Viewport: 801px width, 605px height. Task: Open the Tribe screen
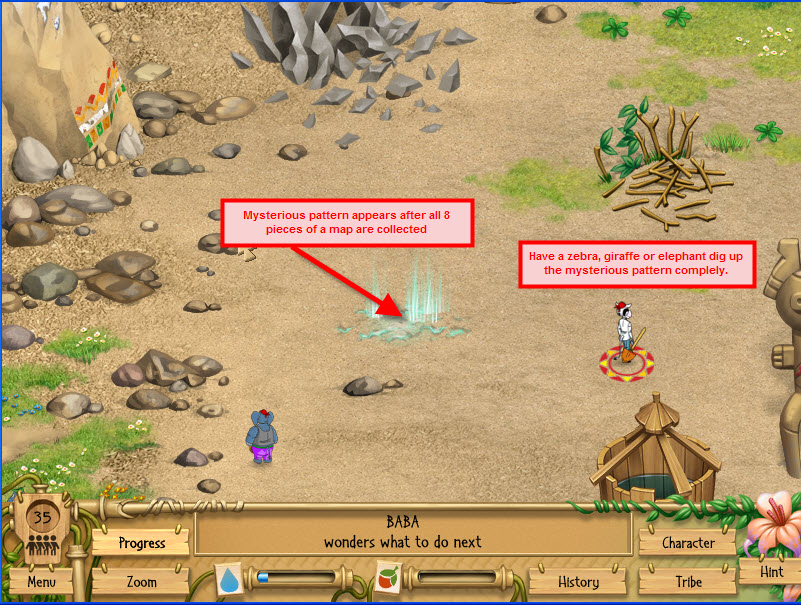688,581
